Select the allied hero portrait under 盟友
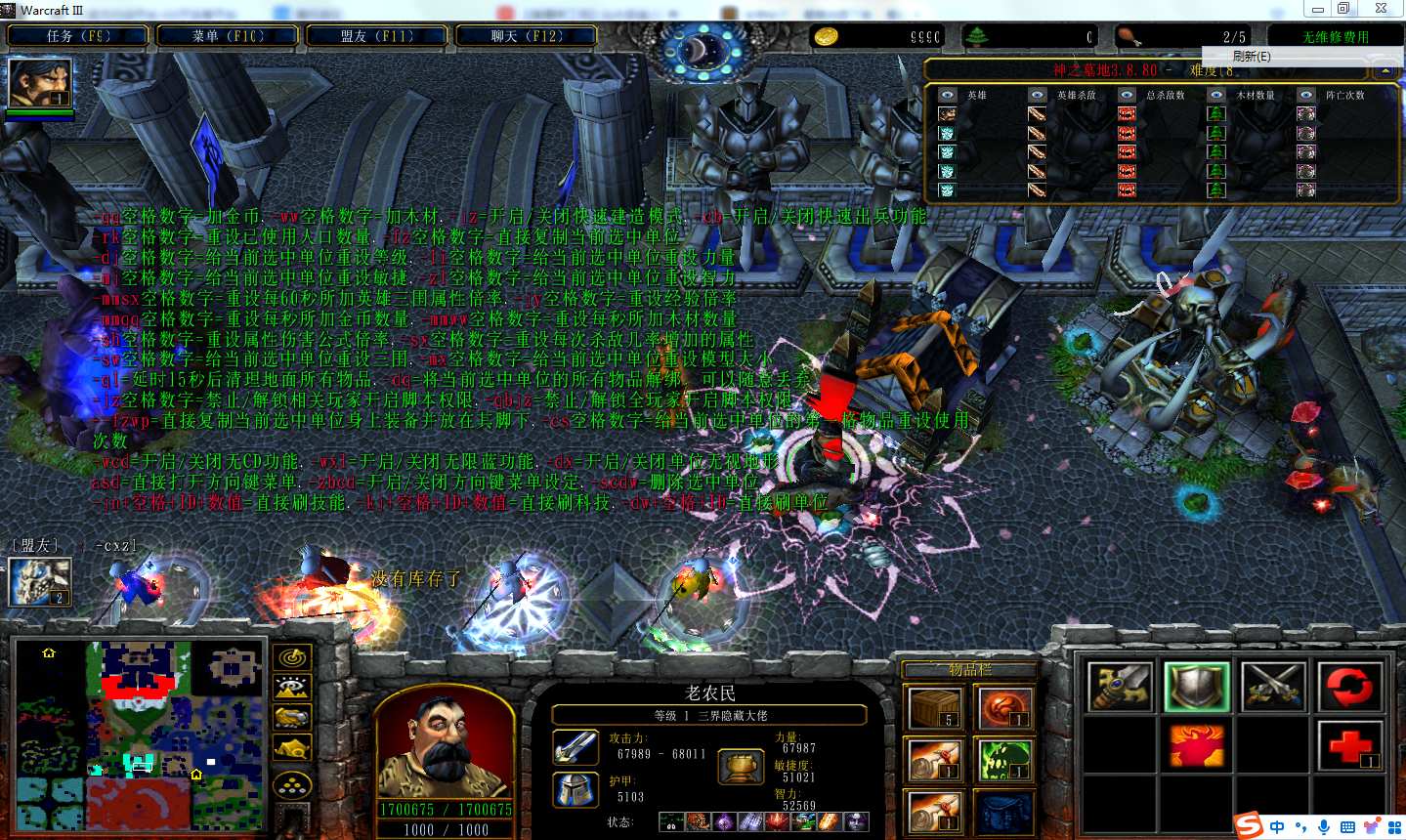 (x=40, y=580)
